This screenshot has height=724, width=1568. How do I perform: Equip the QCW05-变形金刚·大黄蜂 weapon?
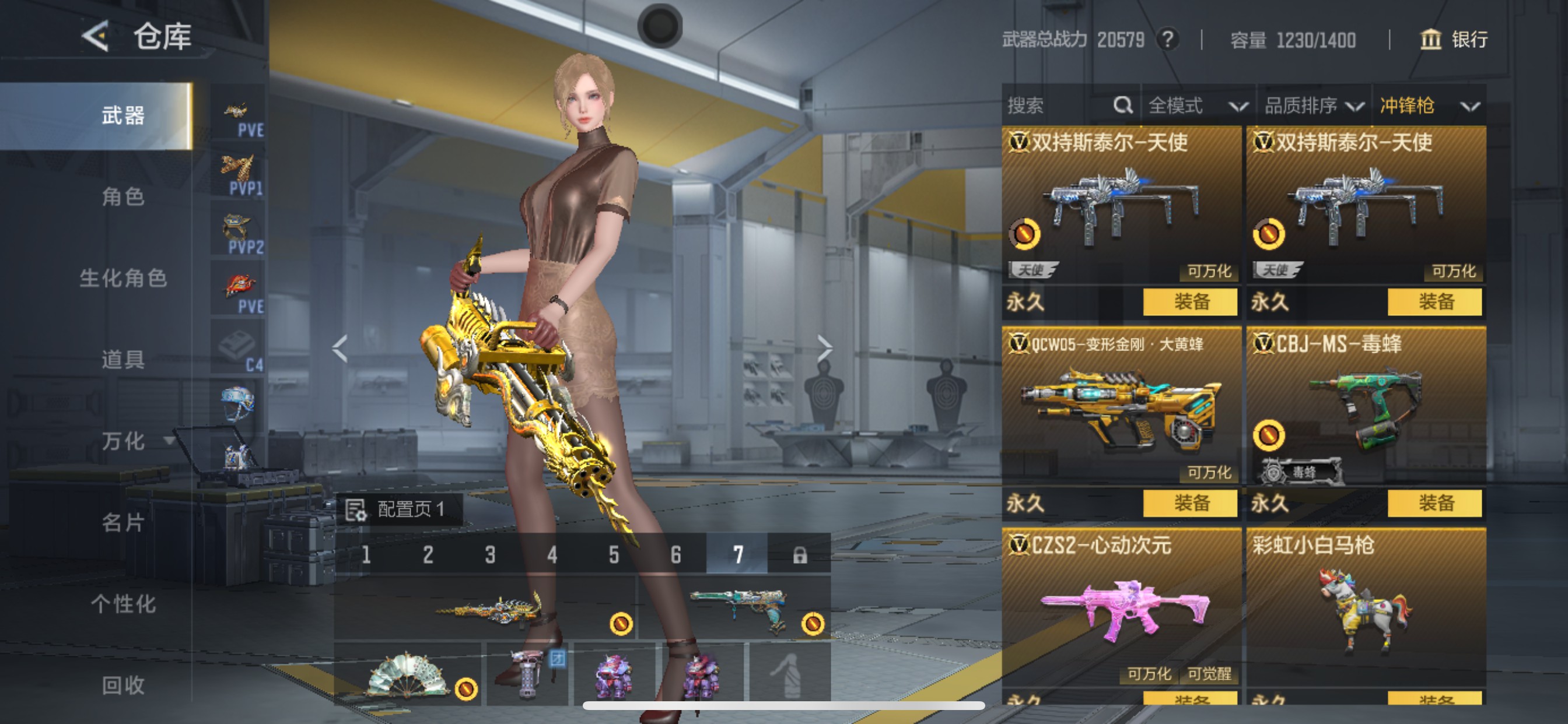[x=1190, y=503]
